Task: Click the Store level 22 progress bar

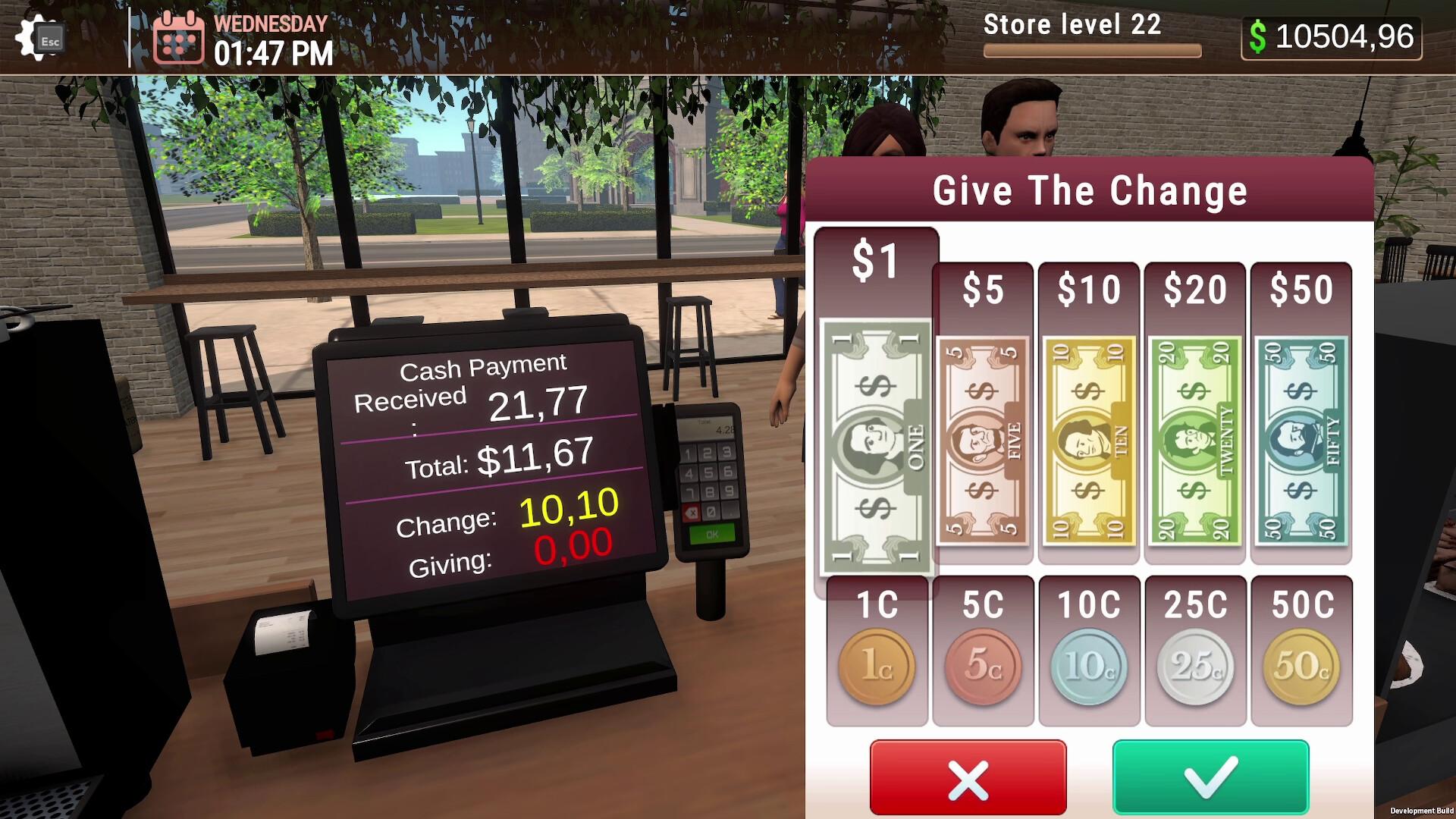Action: click(1092, 49)
